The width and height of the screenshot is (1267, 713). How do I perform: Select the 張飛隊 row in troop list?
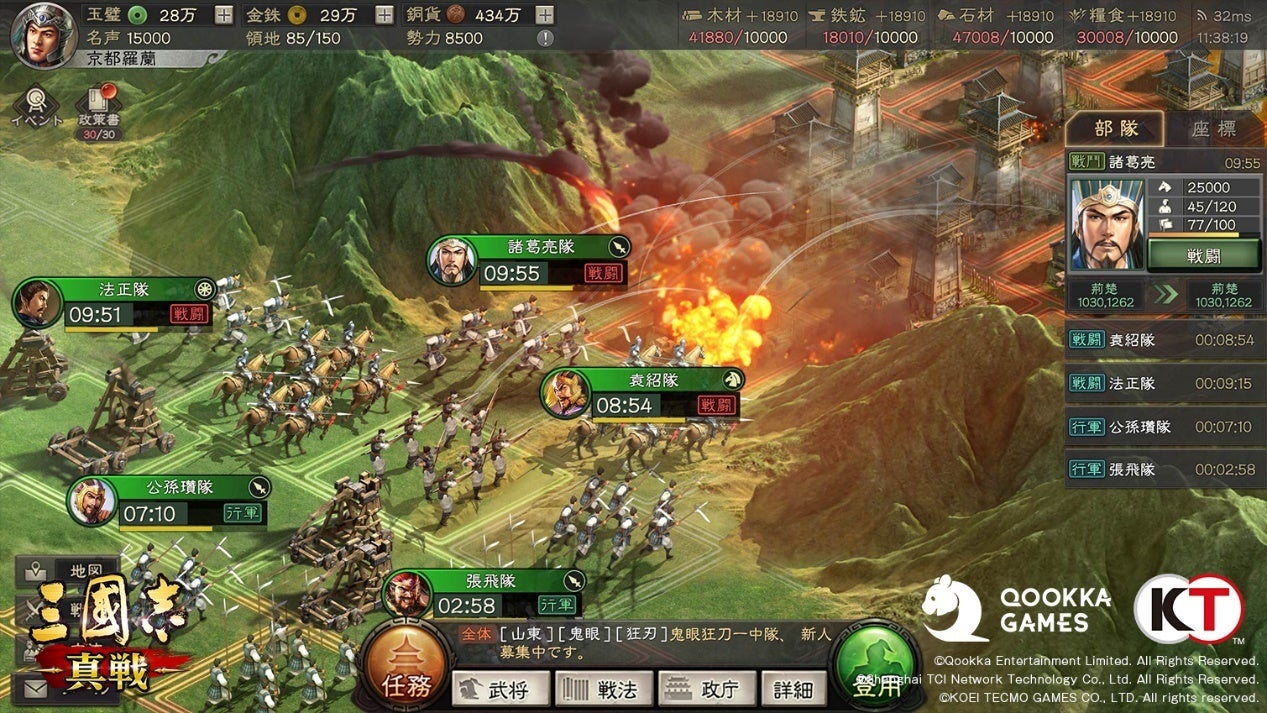tap(1165, 469)
